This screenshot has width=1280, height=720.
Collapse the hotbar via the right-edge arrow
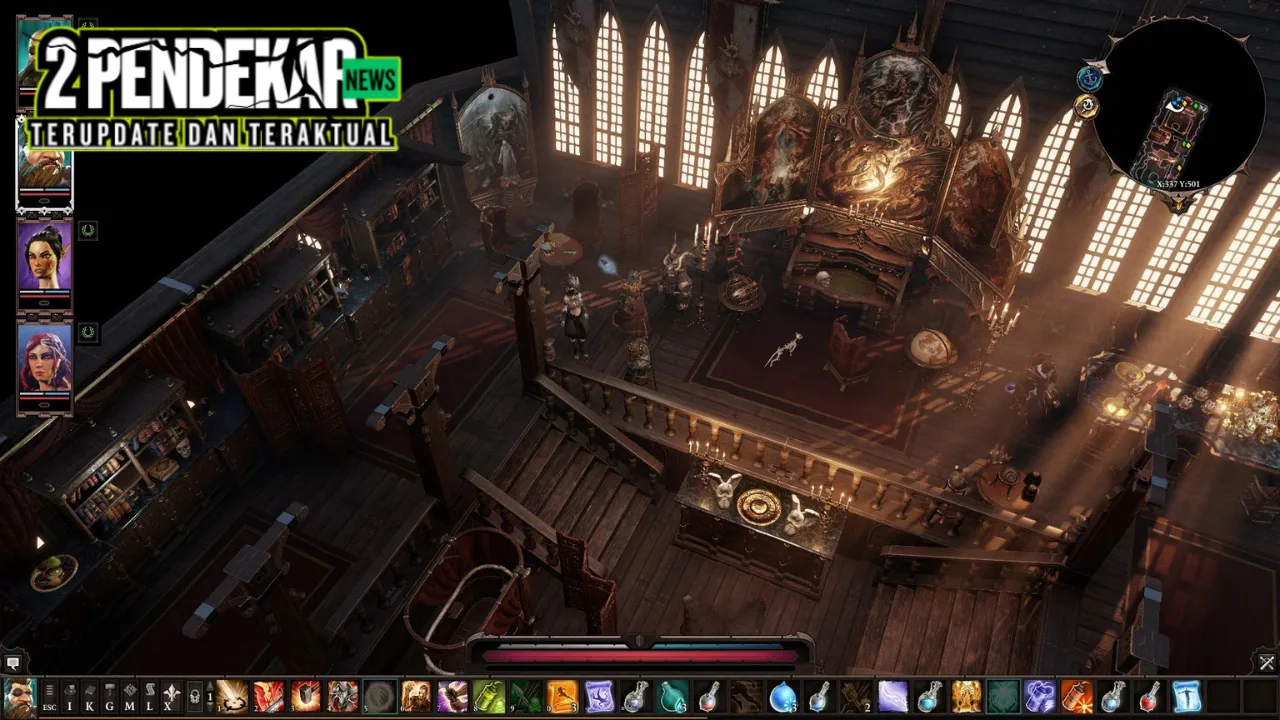1266,663
